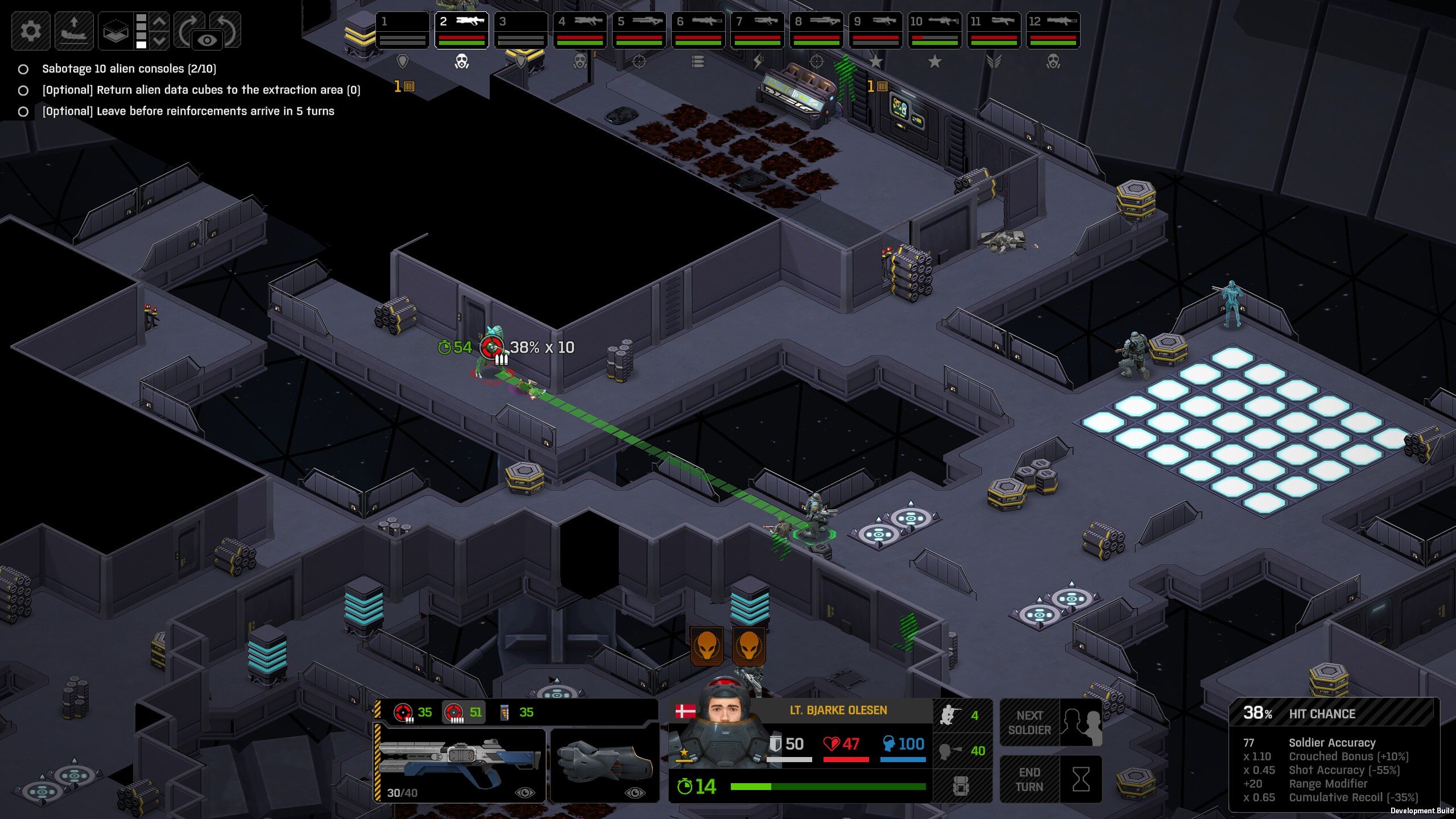Choose soldier slot number 12

point(1053,30)
